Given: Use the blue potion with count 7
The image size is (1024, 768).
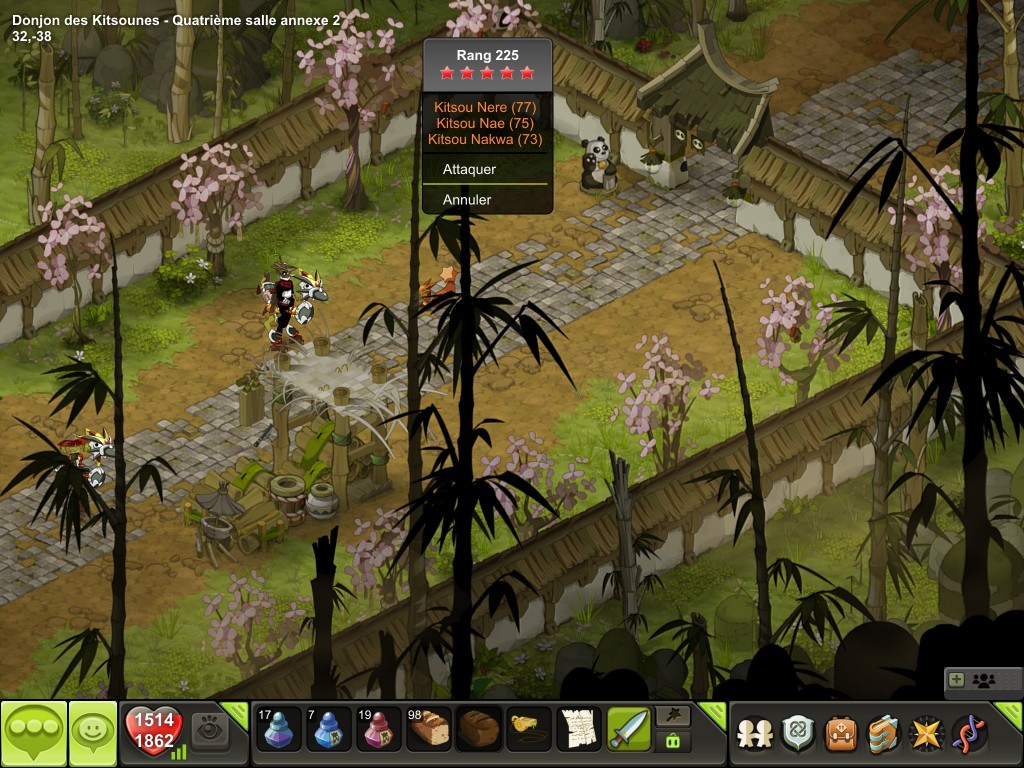Looking at the screenshot, I should click(329, 730).
